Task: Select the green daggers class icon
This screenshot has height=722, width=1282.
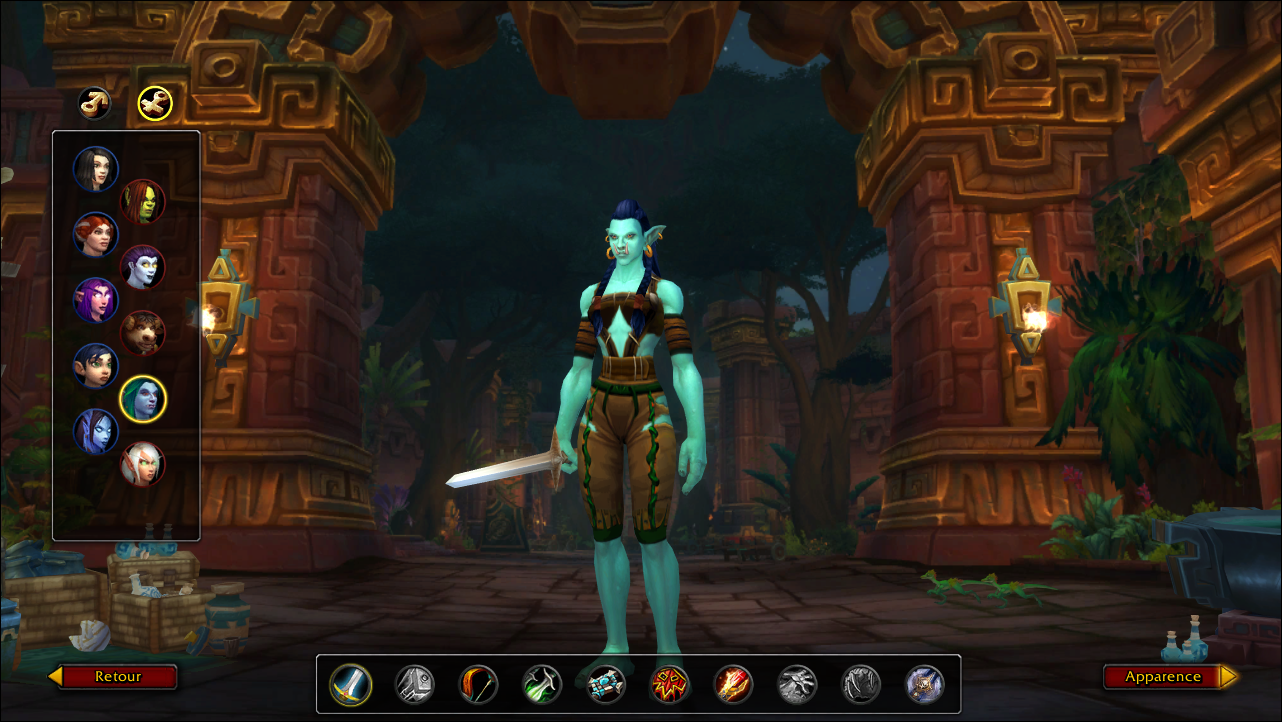Action: [x=543, y=685]
